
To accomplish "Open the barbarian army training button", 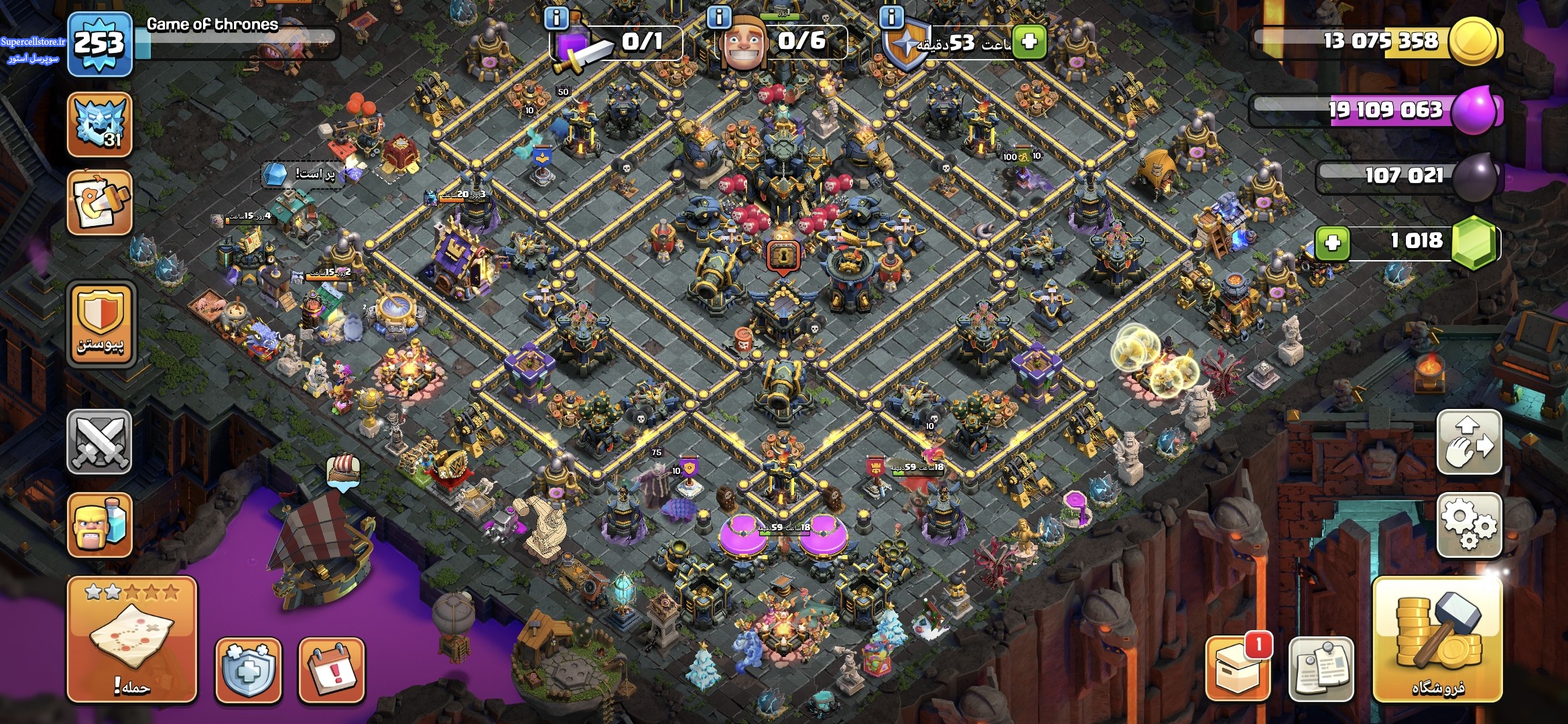I will click(100, 525).
